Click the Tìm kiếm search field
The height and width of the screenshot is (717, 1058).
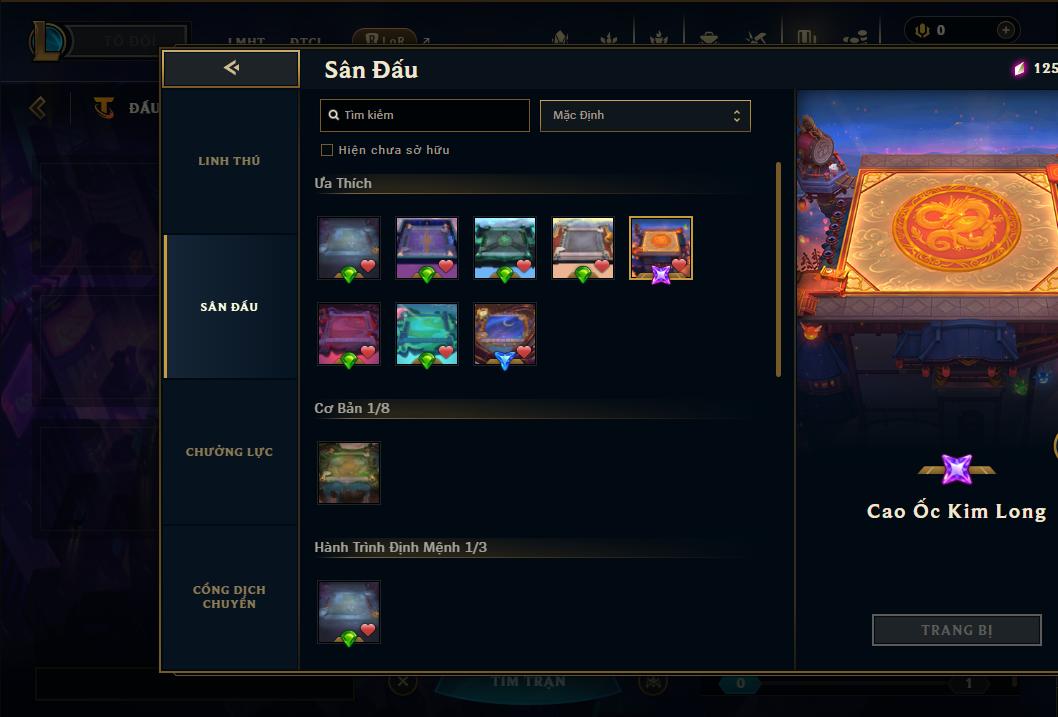(x=425, y=115)
